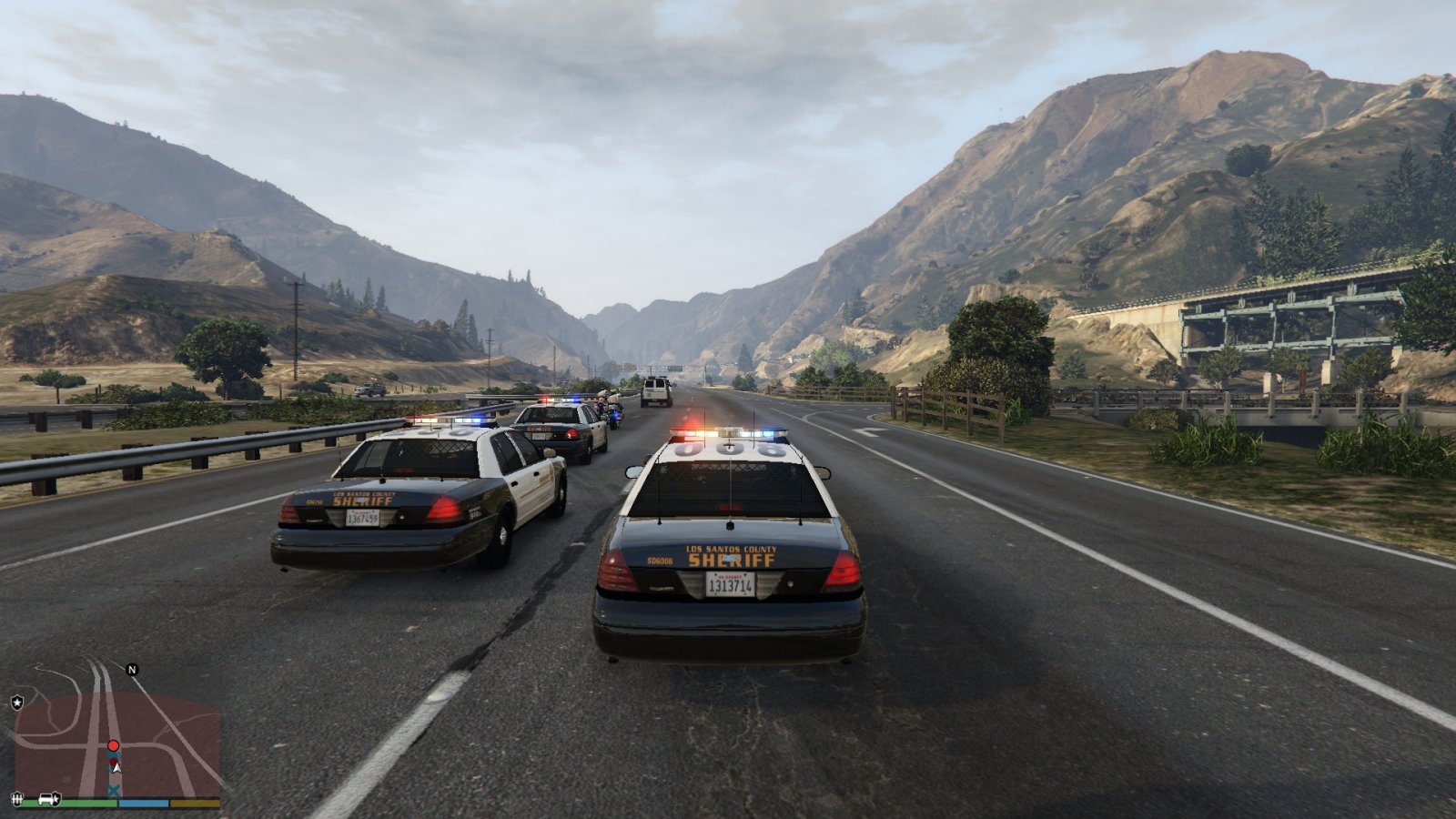The width and height of the screenshot is (1456, 819).
Task: Select the teal X marker on minimap
Action: tap(114, 791)
